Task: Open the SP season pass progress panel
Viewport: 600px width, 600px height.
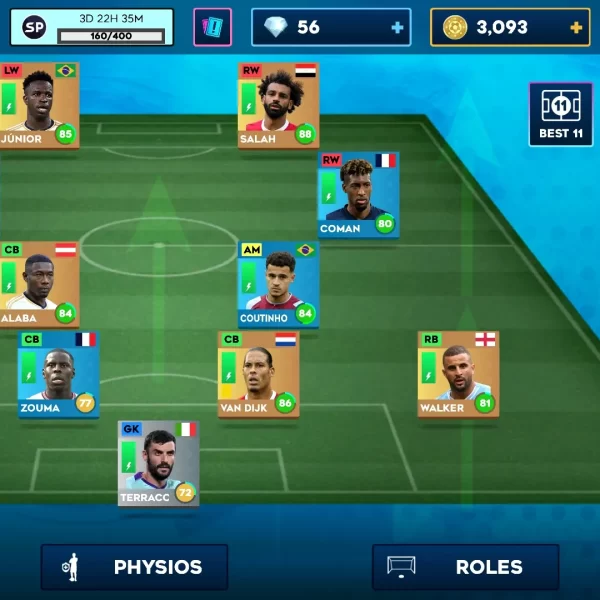Action: pyautogui.click(x=92, y=27)
